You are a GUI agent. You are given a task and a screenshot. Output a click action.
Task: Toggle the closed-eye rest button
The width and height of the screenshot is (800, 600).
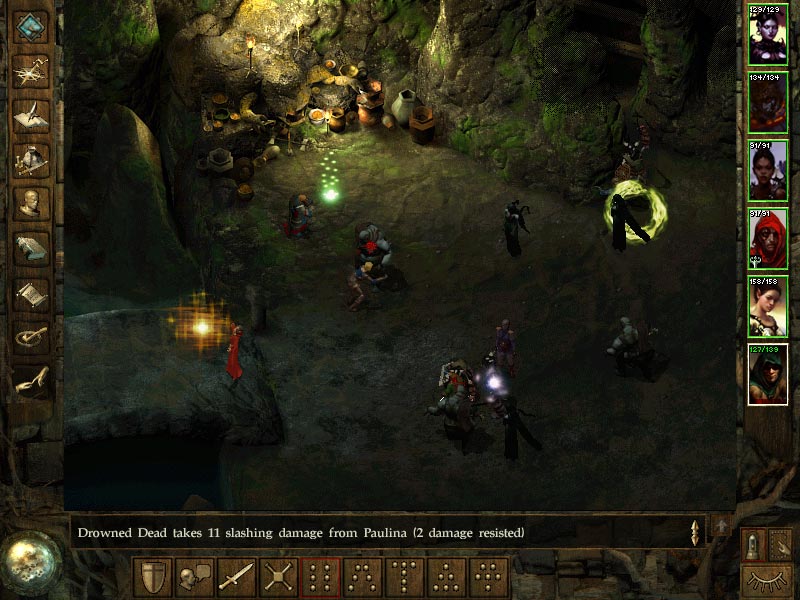click(x=767, y=579)
